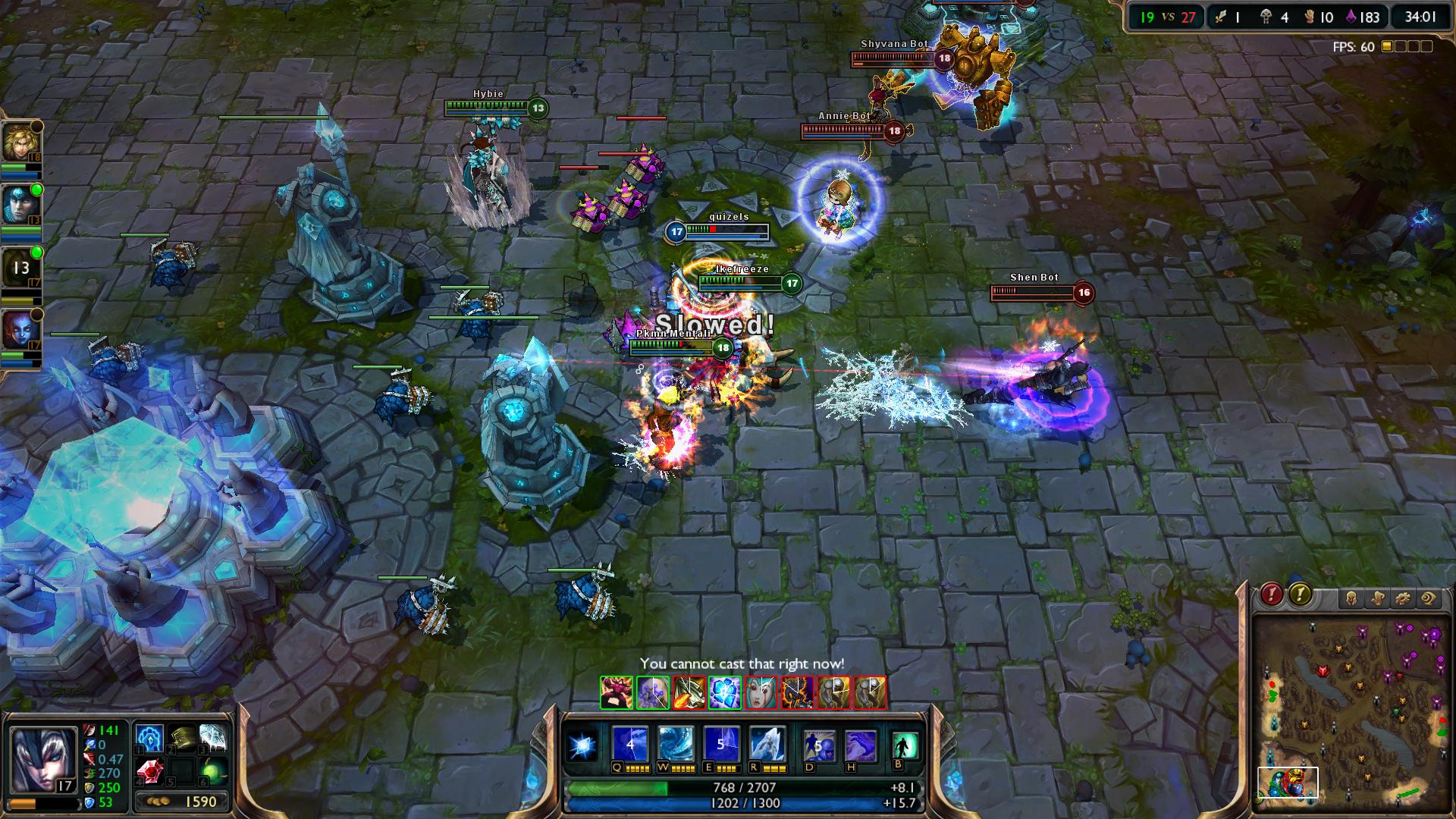Activate the Recall button marked B

905,745
